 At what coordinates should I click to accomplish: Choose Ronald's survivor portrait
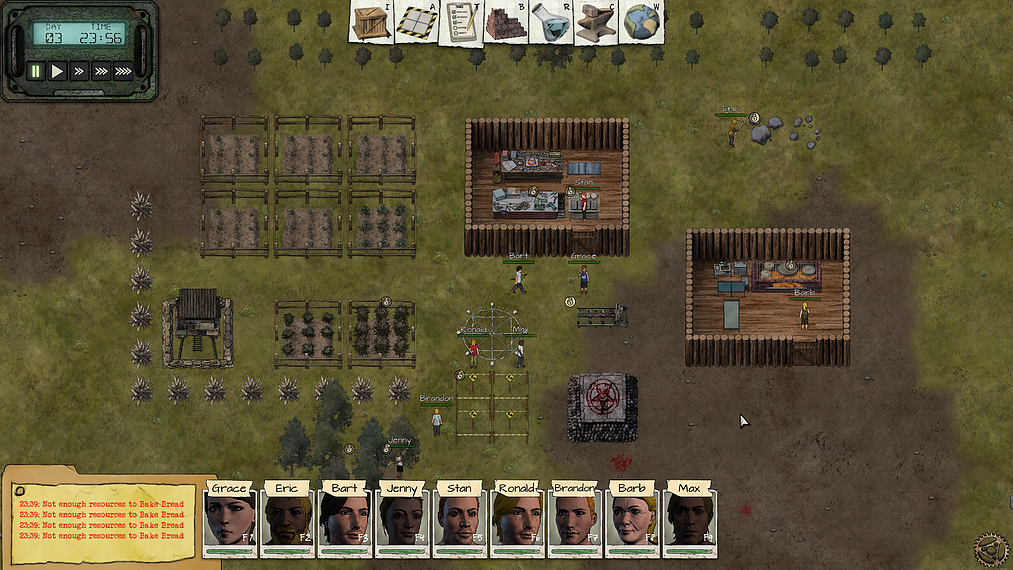click(x=517, y=519)
